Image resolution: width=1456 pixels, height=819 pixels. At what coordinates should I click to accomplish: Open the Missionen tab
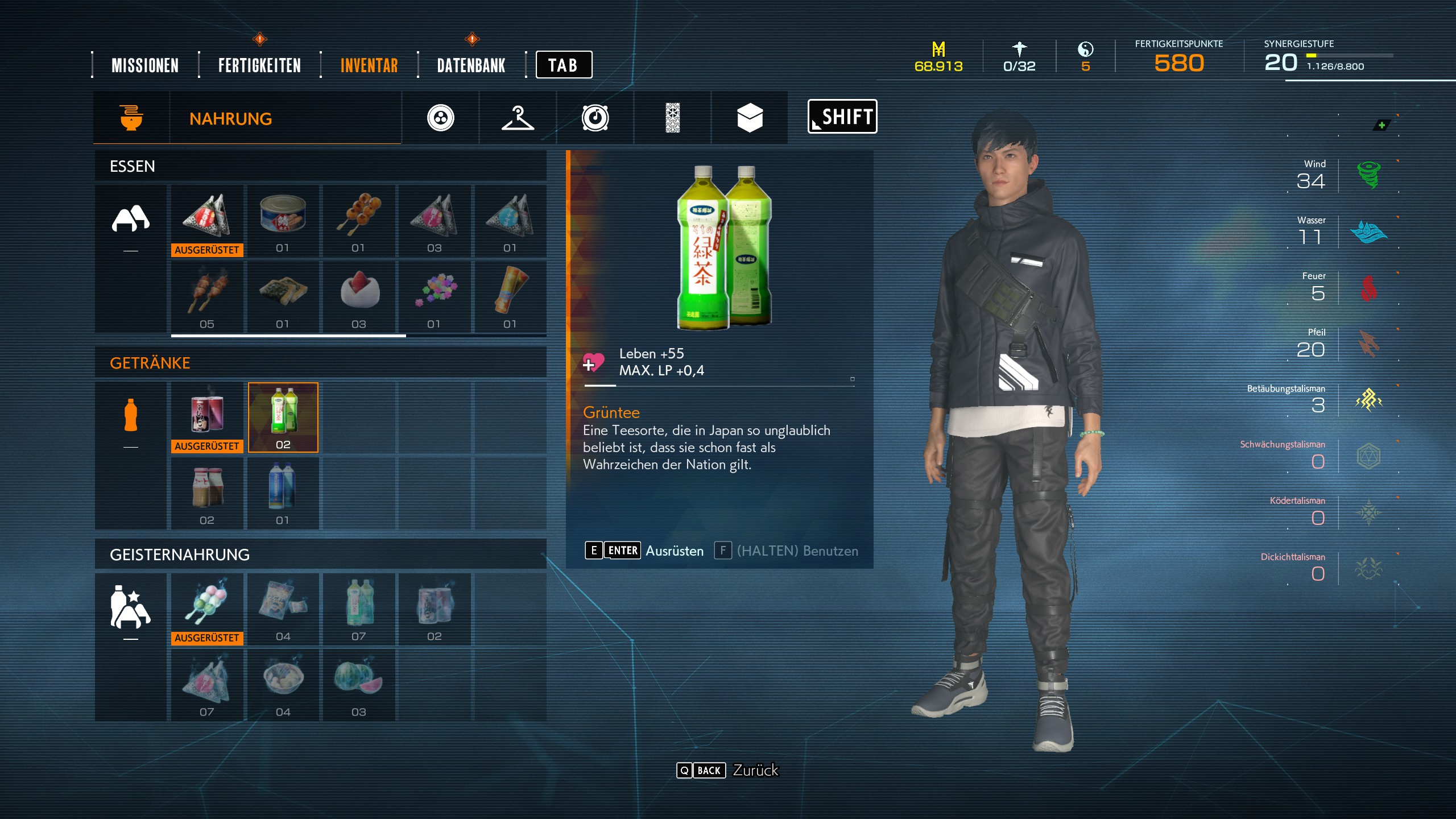[145, 65]
